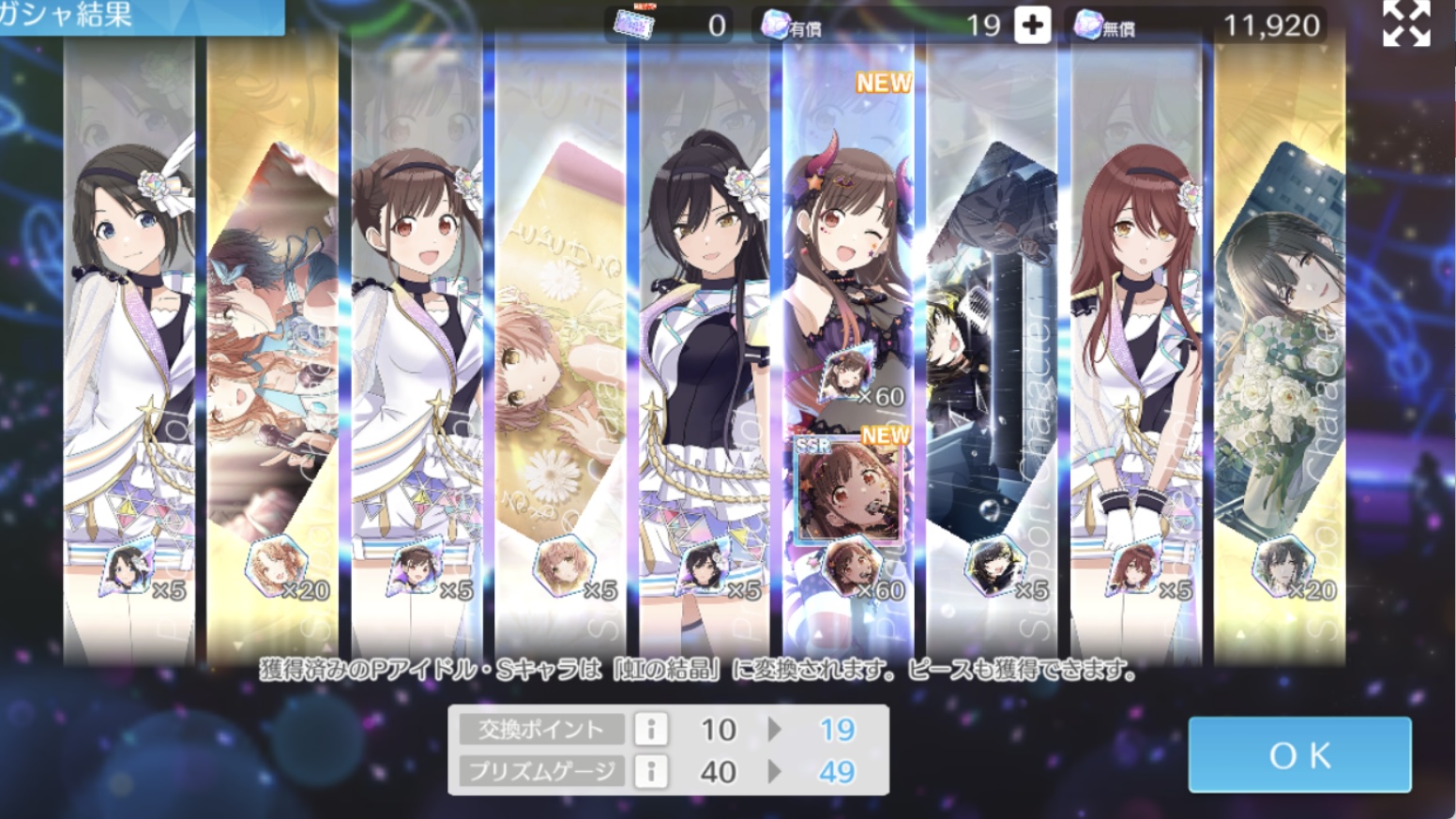Screen dimensions: 1456x819
Task: Toggle fullscreen with the expand arrows icon
Action: 1406,23
